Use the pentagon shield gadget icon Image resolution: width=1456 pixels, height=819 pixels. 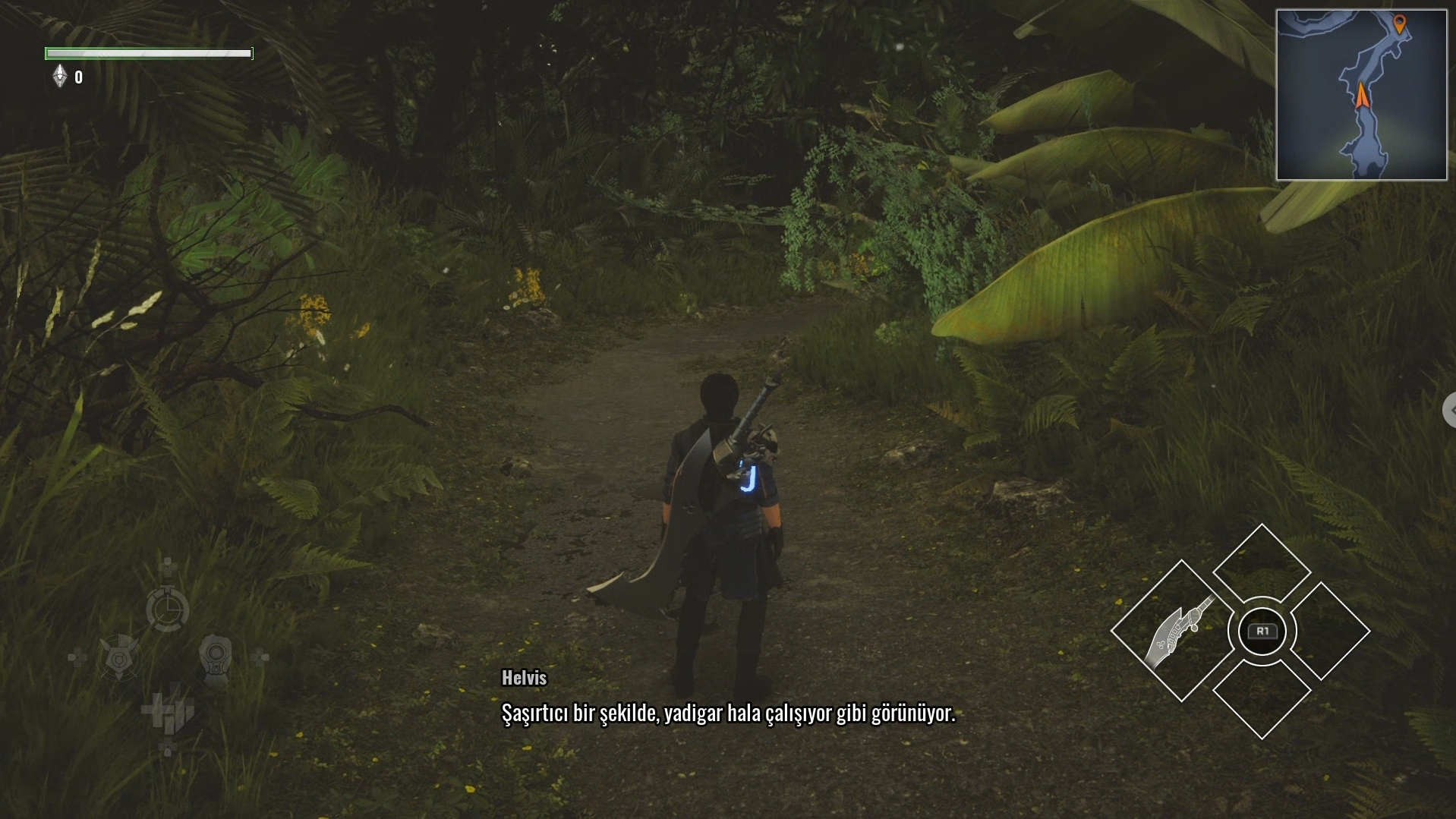click(x=119, y=657)
